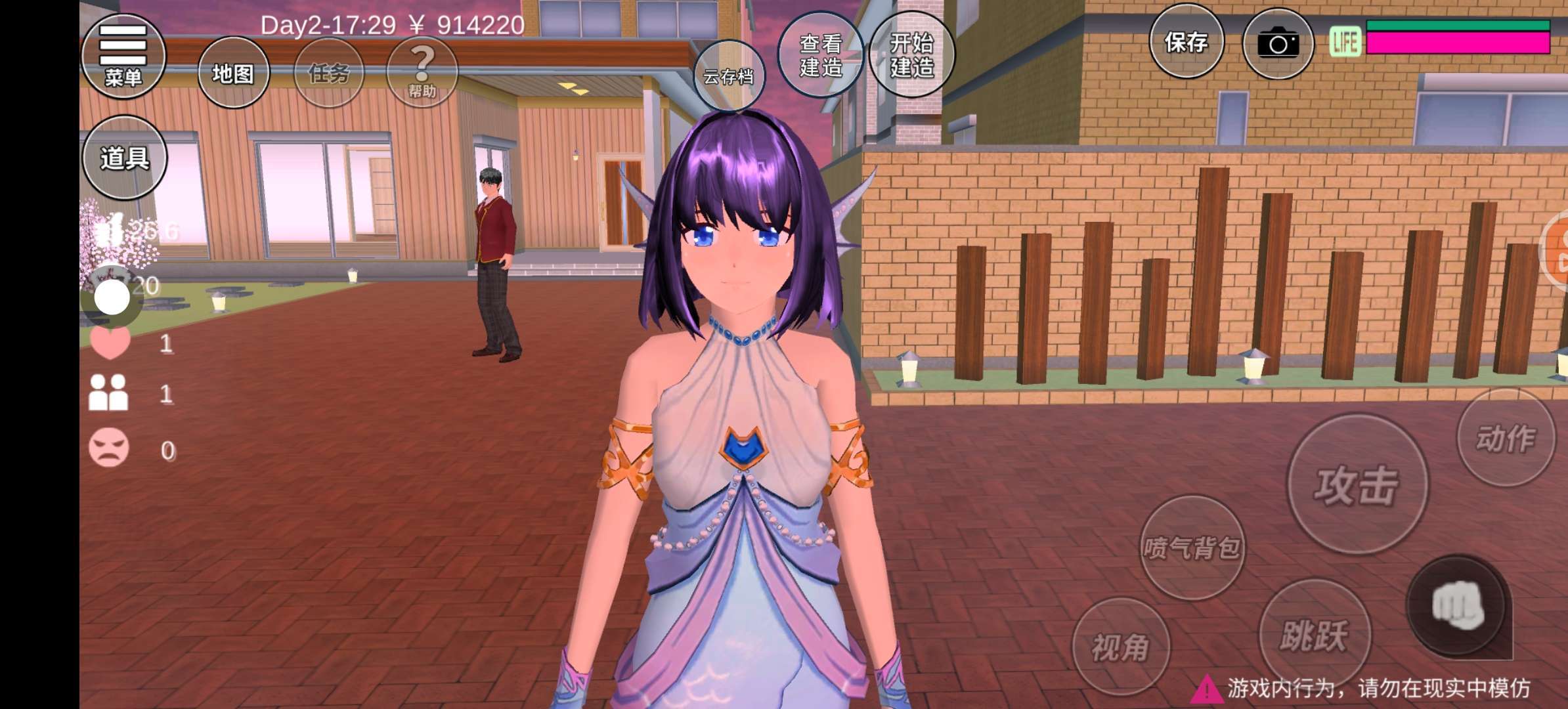Screen dimensions: 1568x709
Task: Open the 帮助 help button
Action: coord(422,73)
